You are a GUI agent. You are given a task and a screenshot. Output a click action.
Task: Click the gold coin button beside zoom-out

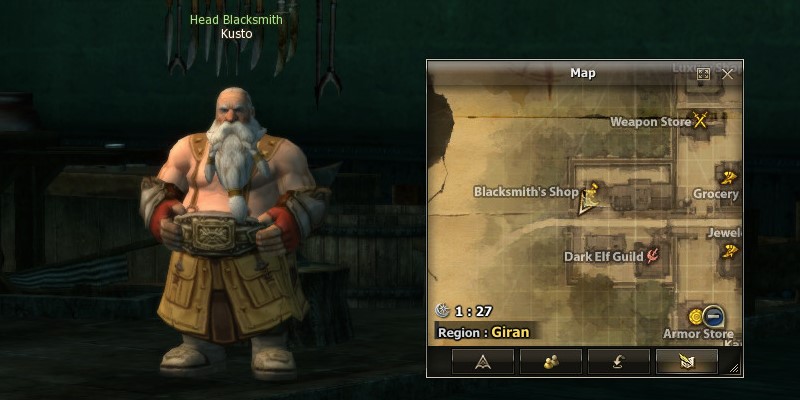pos(697,316)
